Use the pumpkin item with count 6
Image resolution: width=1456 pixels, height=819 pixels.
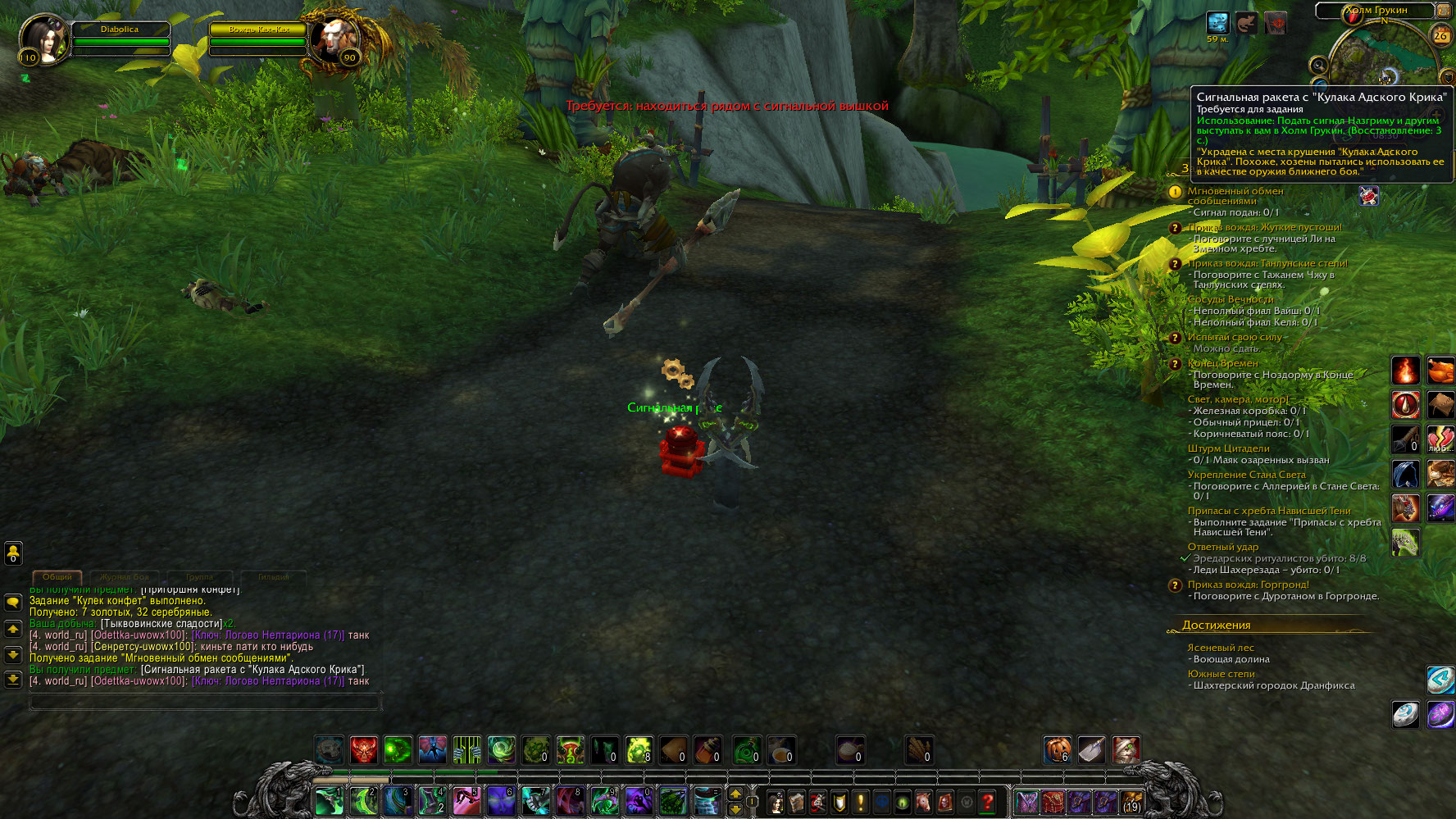click(x=1057, y=750)
